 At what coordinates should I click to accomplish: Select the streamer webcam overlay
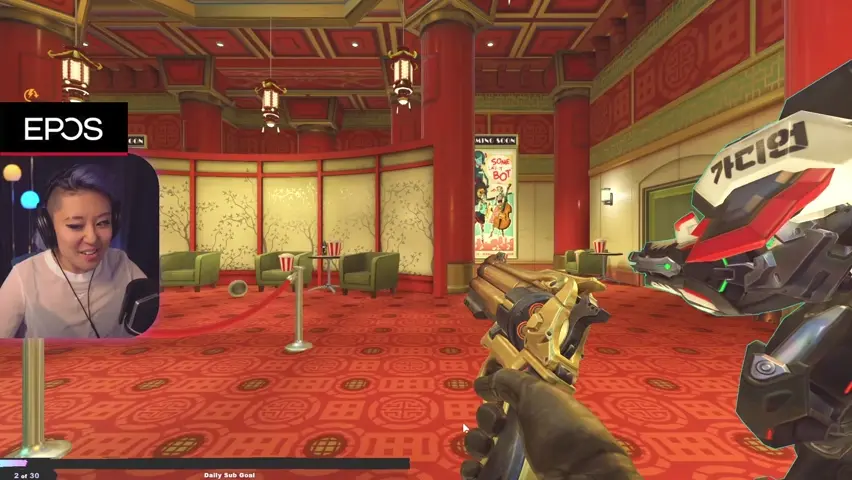coord(79,246)
